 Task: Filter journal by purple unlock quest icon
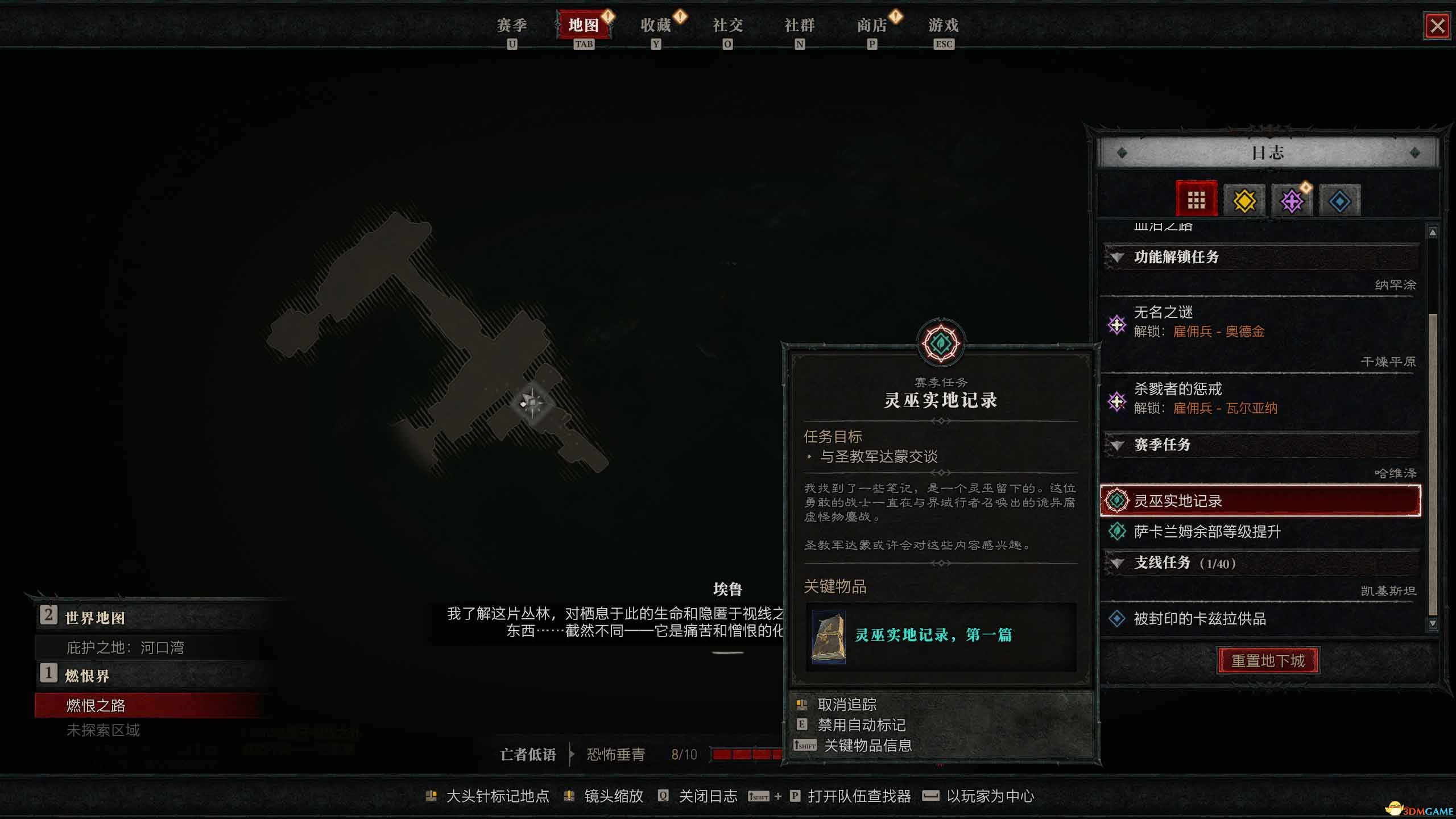point(1292,199)
